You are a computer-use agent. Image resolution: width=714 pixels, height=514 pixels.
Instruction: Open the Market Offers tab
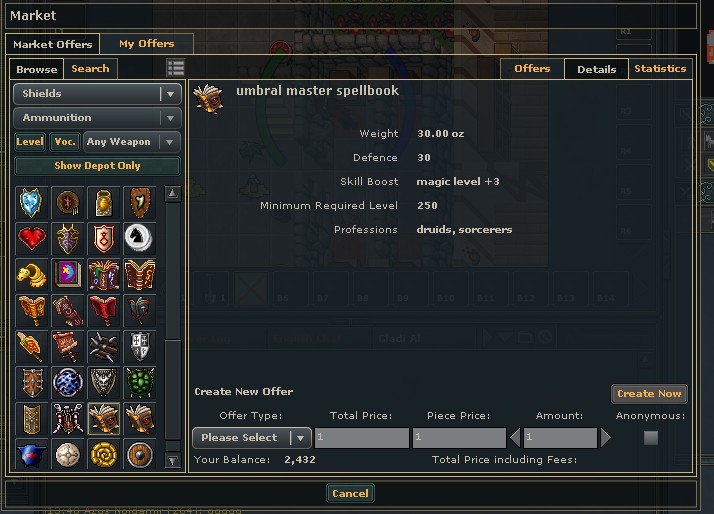pyautogui.click(x=53, y=44)
